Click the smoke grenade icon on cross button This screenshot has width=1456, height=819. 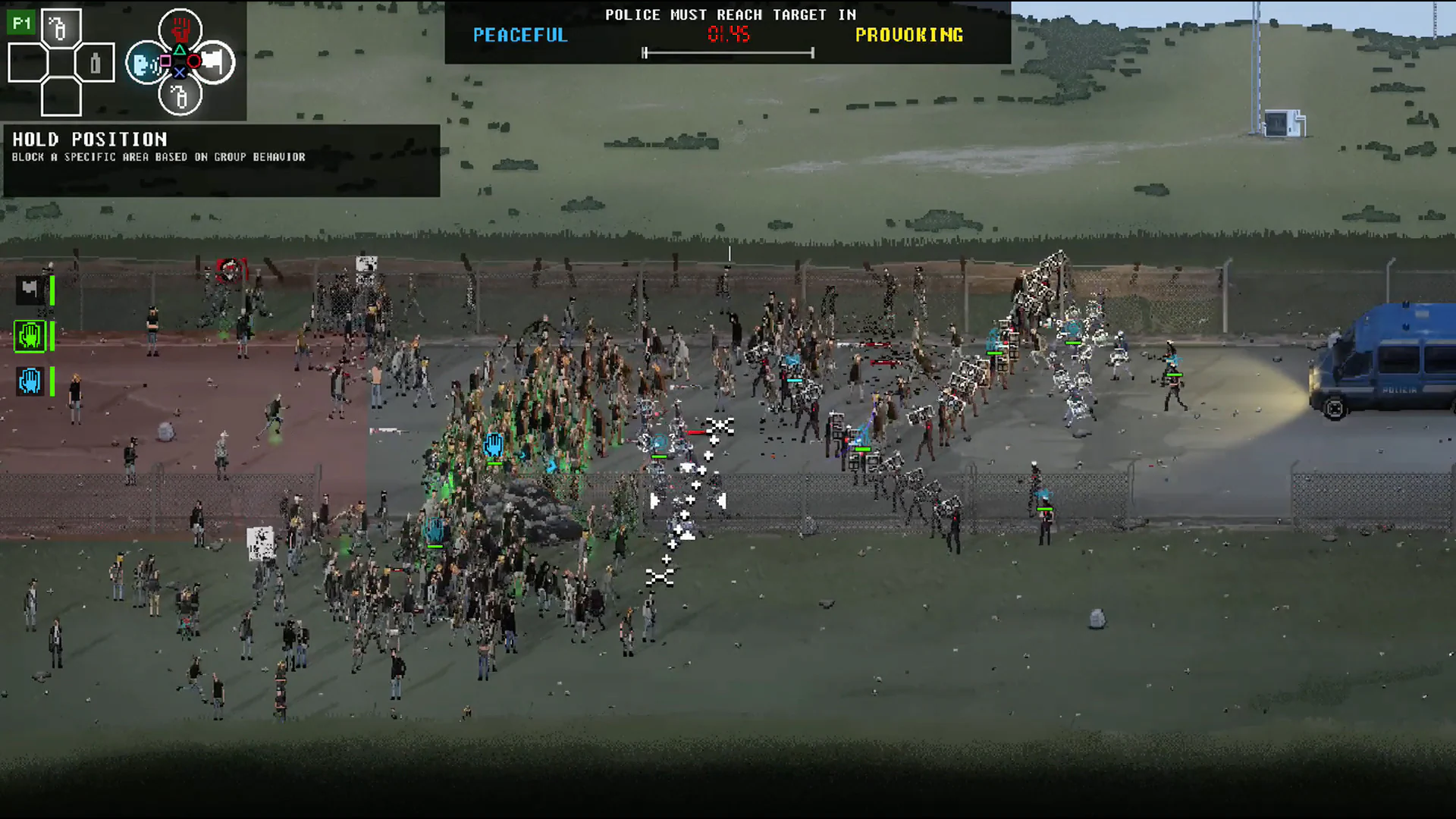180,98
